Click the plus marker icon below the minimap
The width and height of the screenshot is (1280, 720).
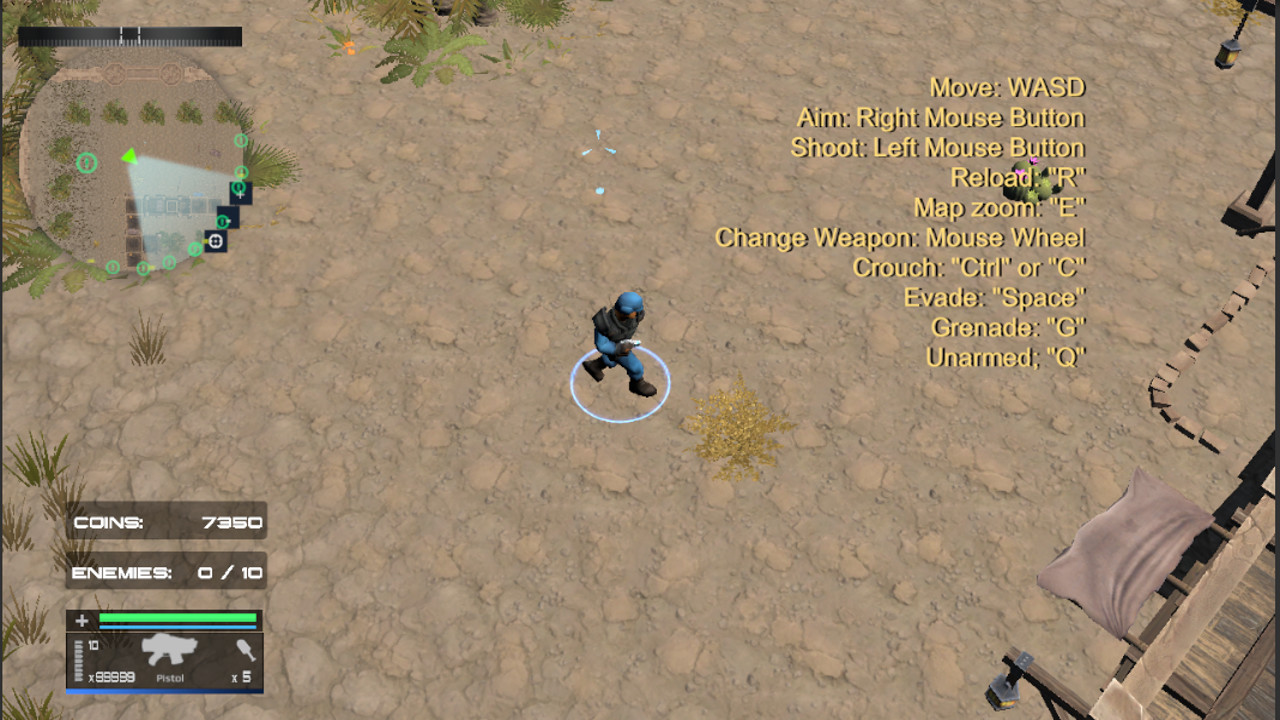[x=240, y=196]
